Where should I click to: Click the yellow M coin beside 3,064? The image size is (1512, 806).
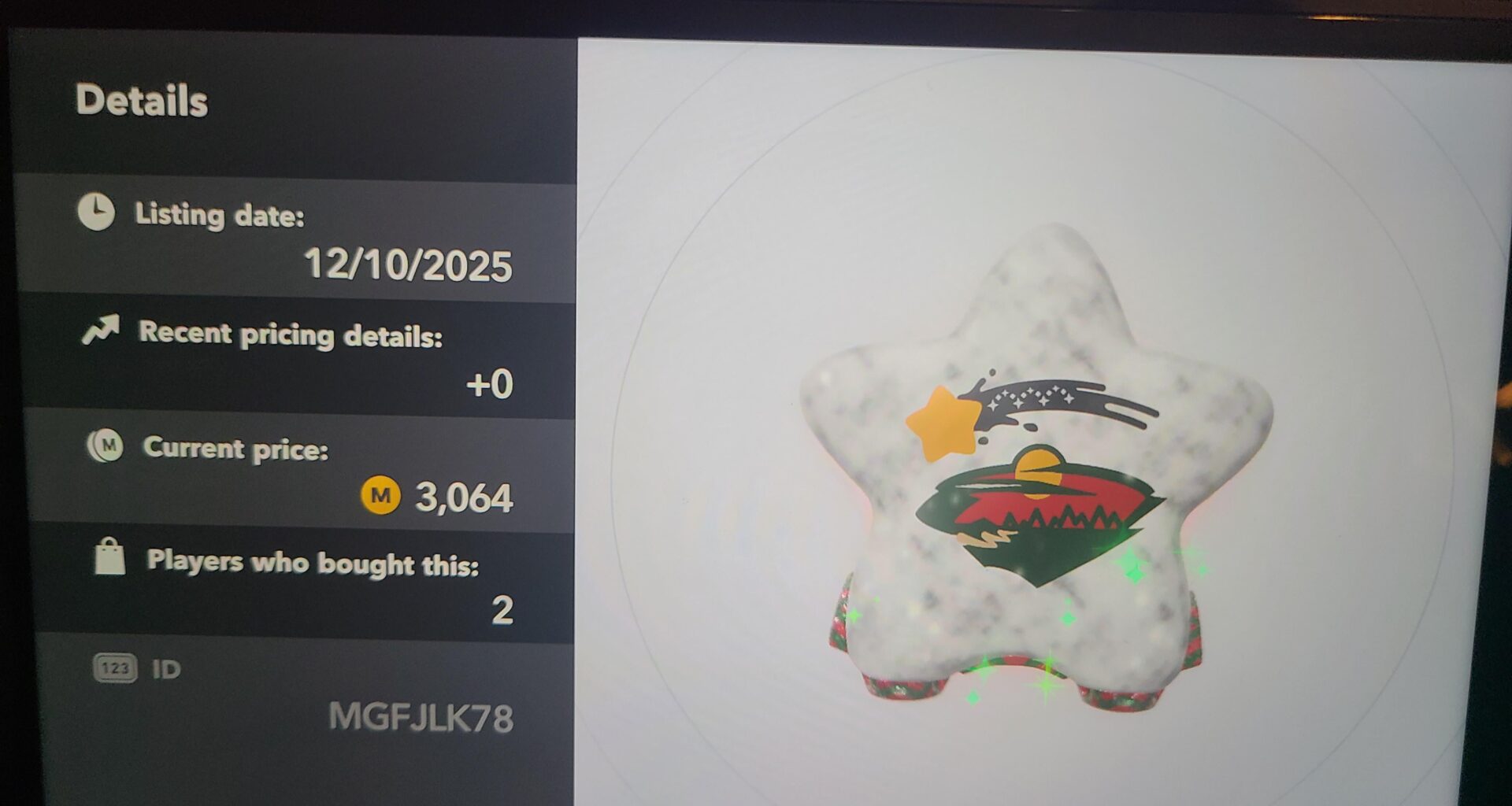(380, 496)
